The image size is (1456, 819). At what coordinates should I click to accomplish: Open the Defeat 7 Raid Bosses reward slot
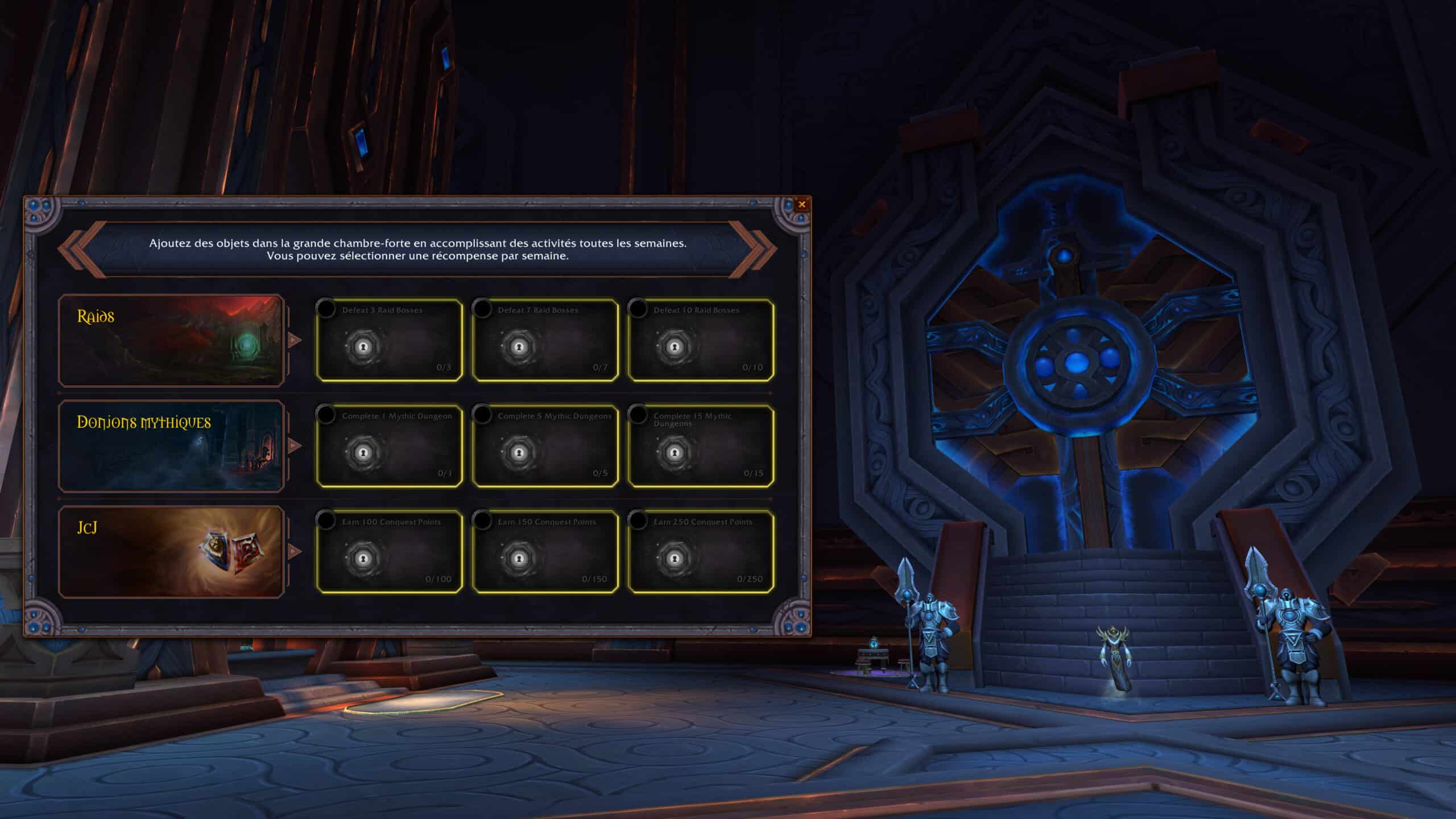(x=545, y=340)
